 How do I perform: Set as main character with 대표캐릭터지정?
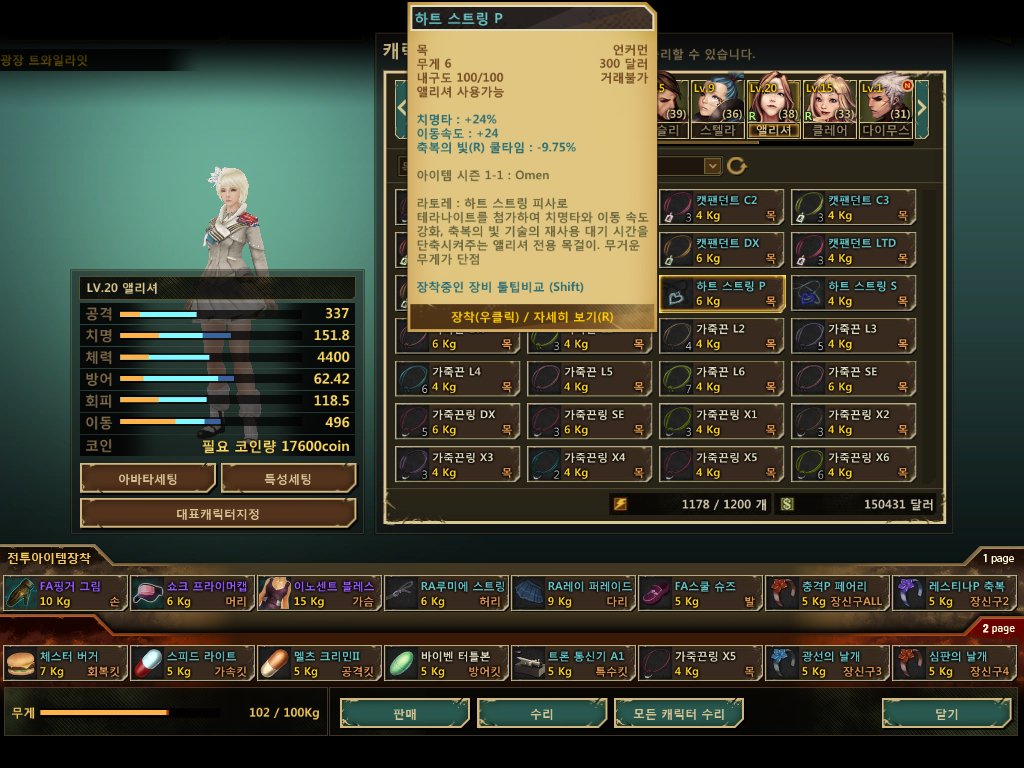pos(218,514)
